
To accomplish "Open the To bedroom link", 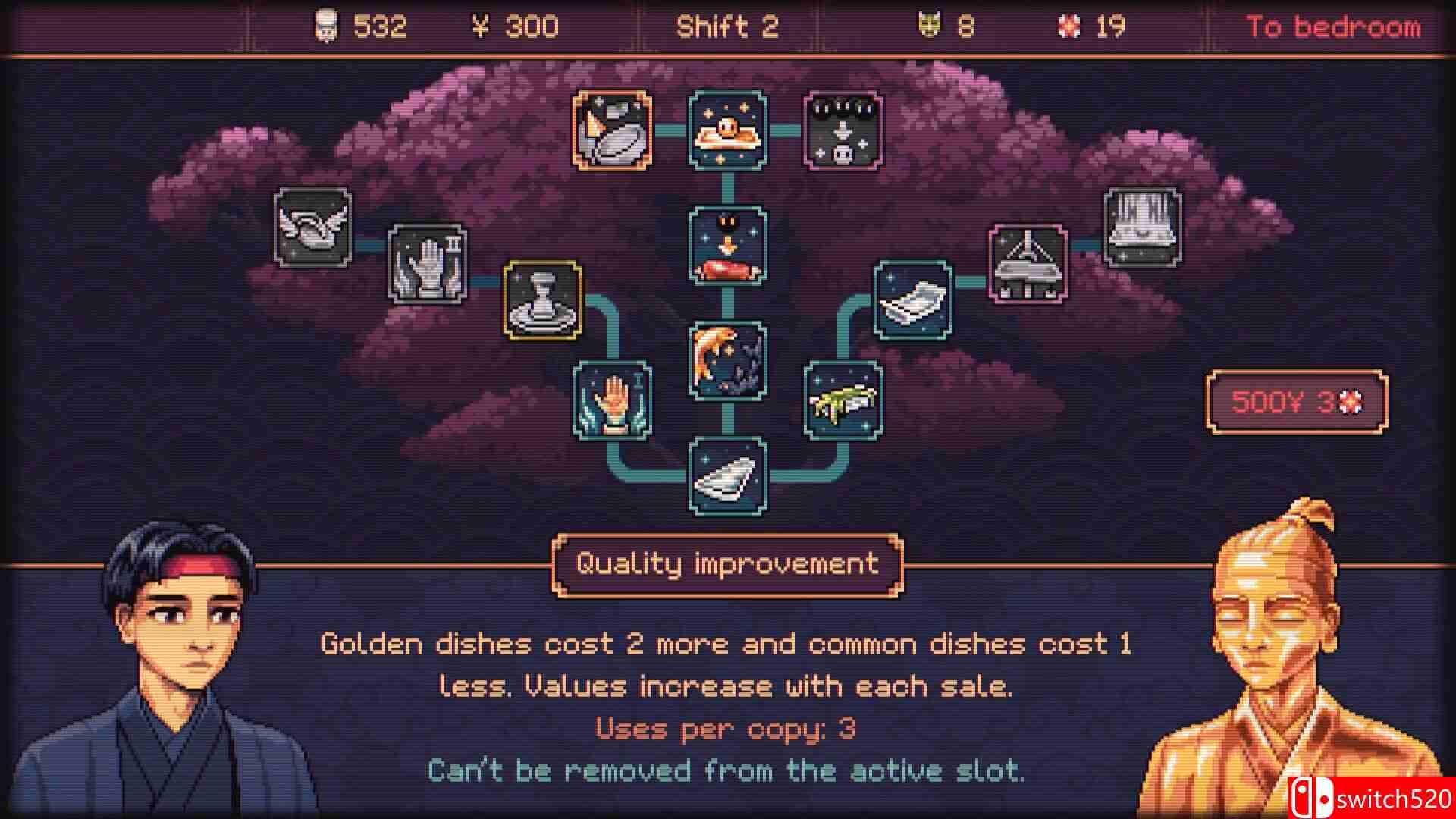I will pos(1331,28).
